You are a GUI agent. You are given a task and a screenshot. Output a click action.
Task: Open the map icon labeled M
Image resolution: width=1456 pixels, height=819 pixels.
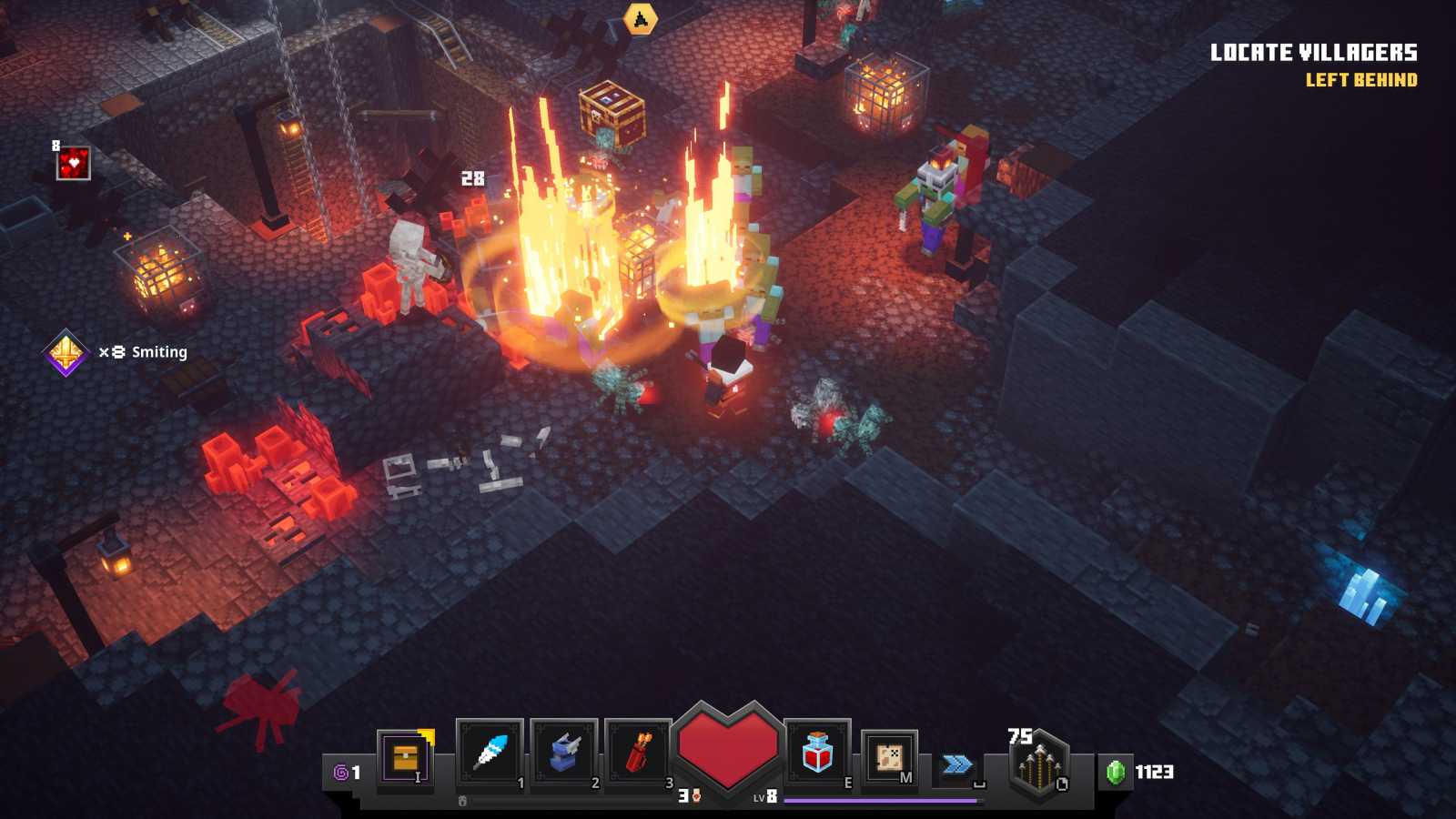887,755
